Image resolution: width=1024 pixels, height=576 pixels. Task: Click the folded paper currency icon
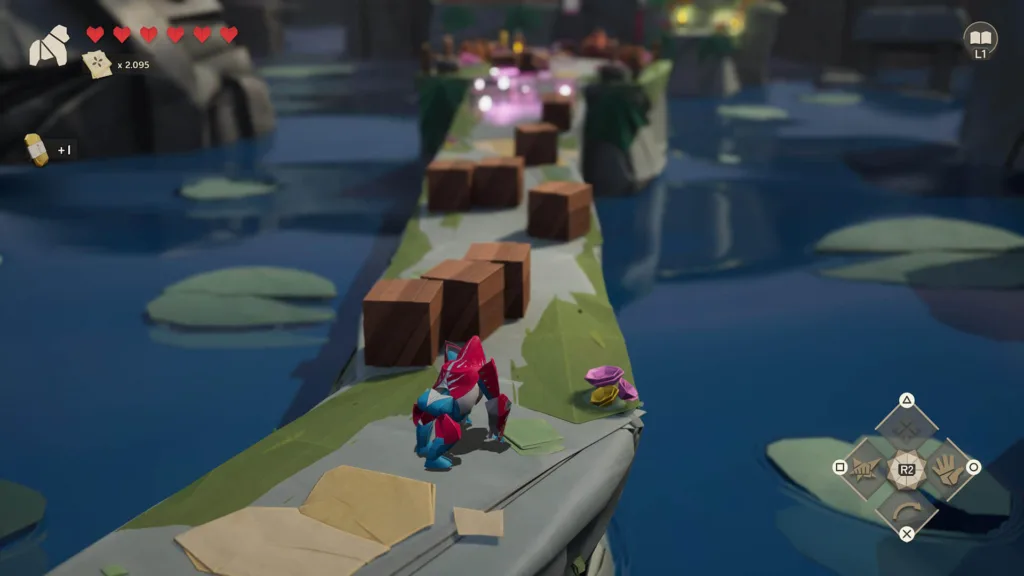97,65
